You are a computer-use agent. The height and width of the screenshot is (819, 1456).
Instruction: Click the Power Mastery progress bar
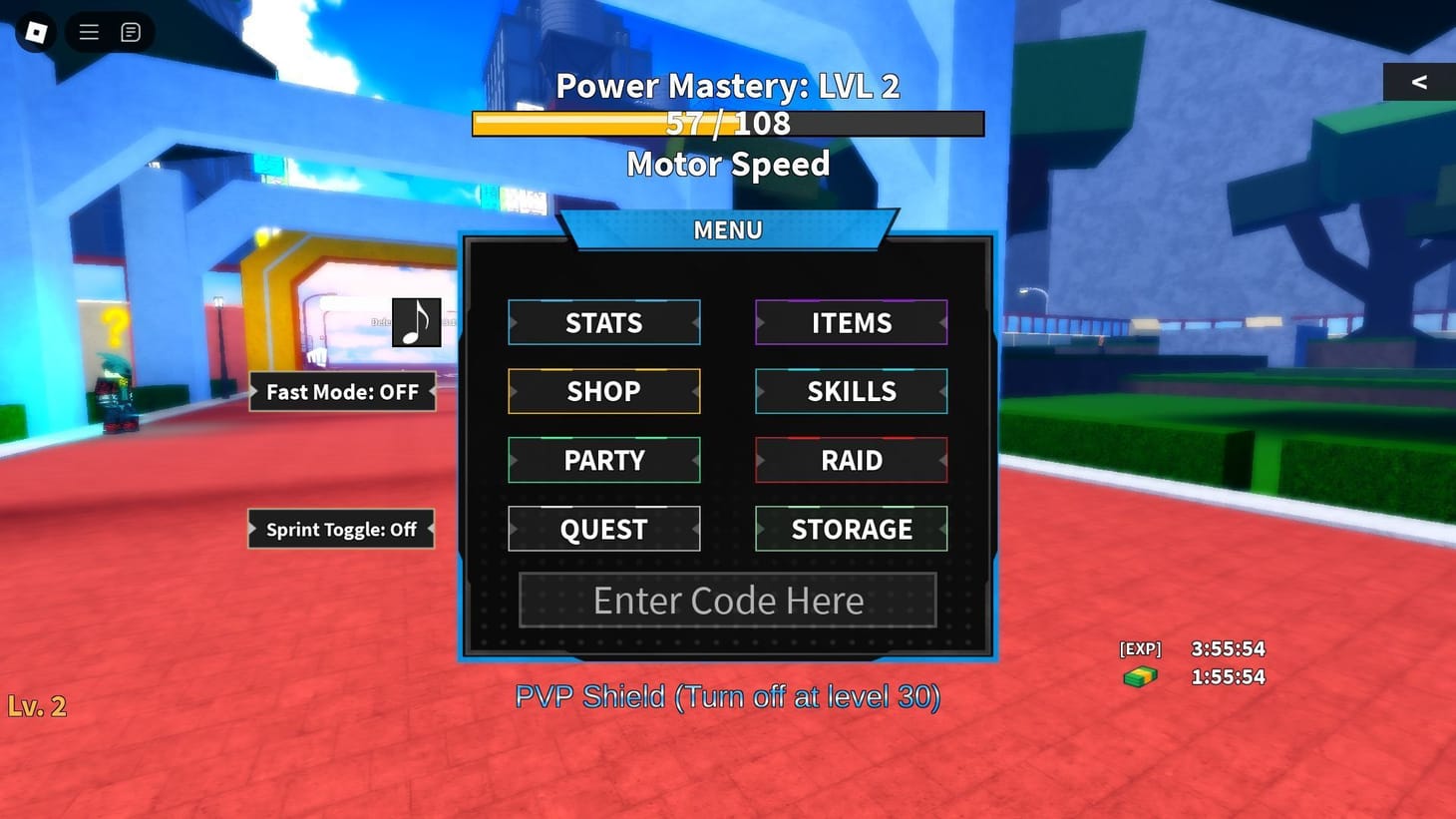click(x=727, y=124)
